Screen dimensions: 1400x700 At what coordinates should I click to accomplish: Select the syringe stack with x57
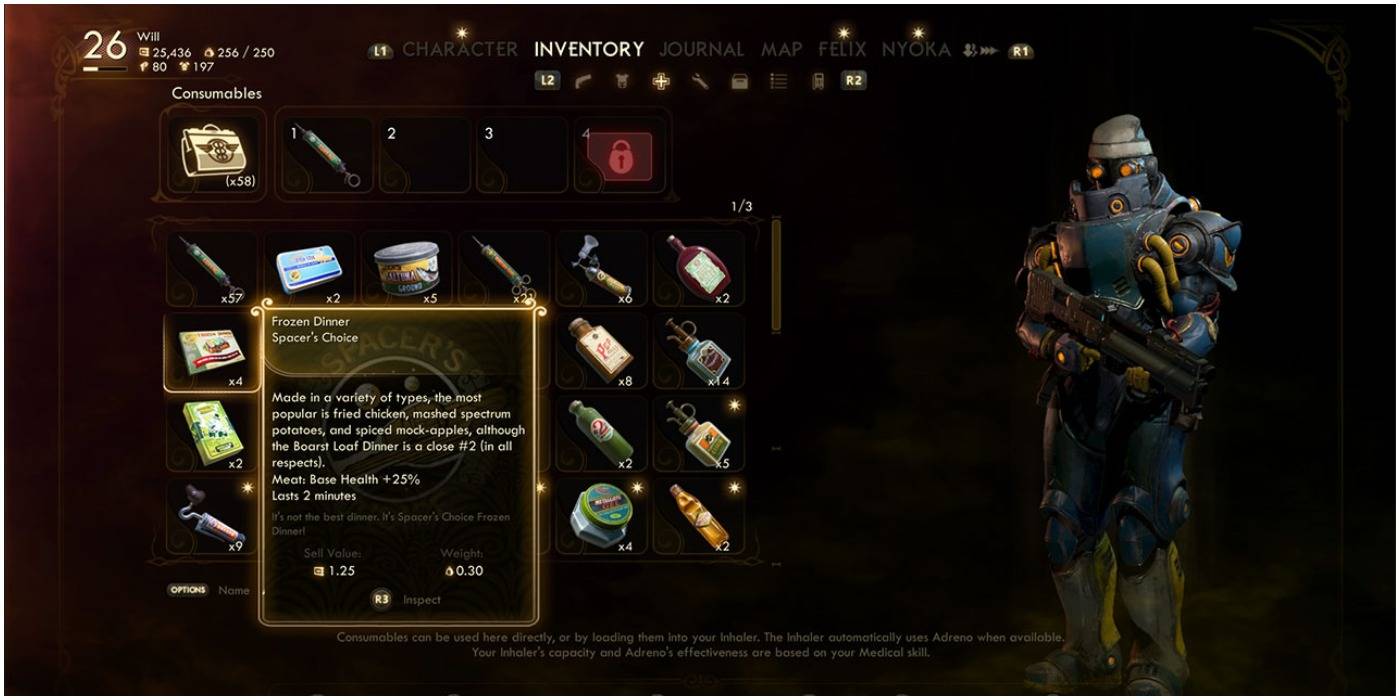(209, 268)
